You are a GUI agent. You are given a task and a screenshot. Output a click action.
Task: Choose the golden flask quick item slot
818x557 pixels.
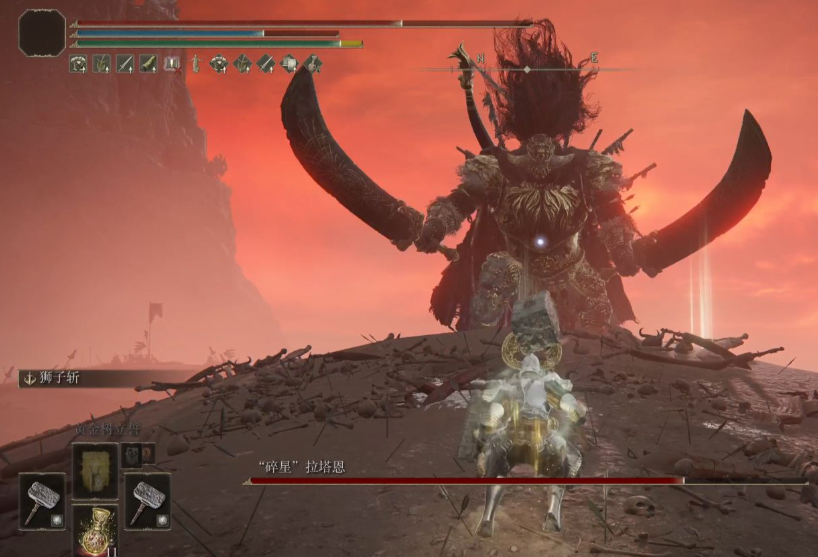(95, 530)
